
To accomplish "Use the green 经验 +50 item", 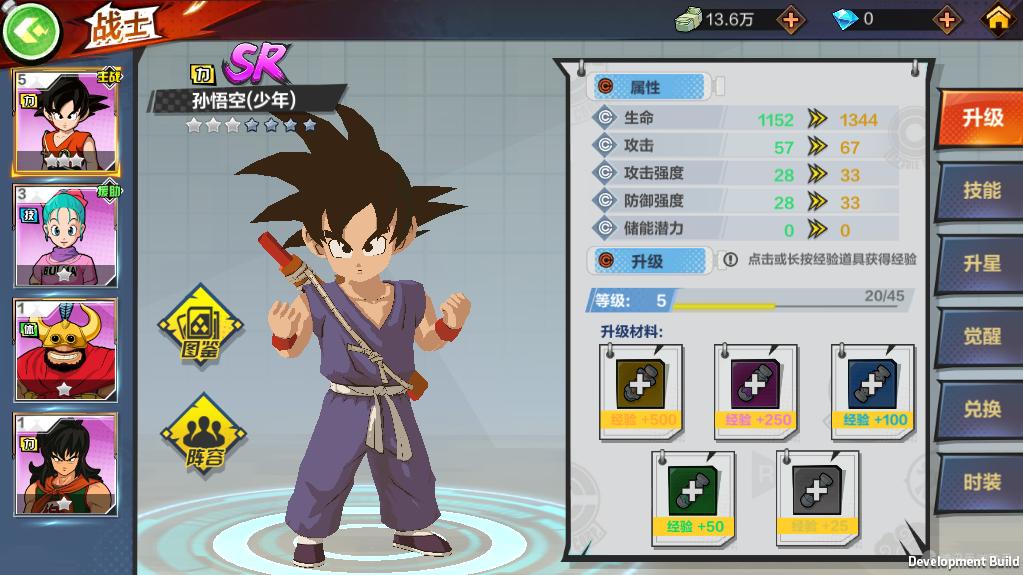I will point(693,497).
